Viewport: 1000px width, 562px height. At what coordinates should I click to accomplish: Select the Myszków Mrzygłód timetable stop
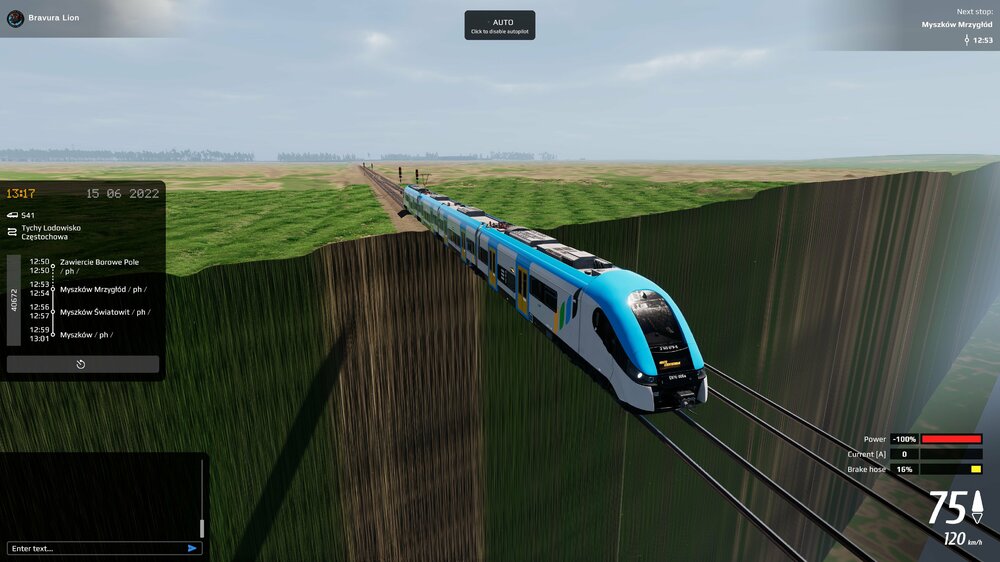point(100,289)
